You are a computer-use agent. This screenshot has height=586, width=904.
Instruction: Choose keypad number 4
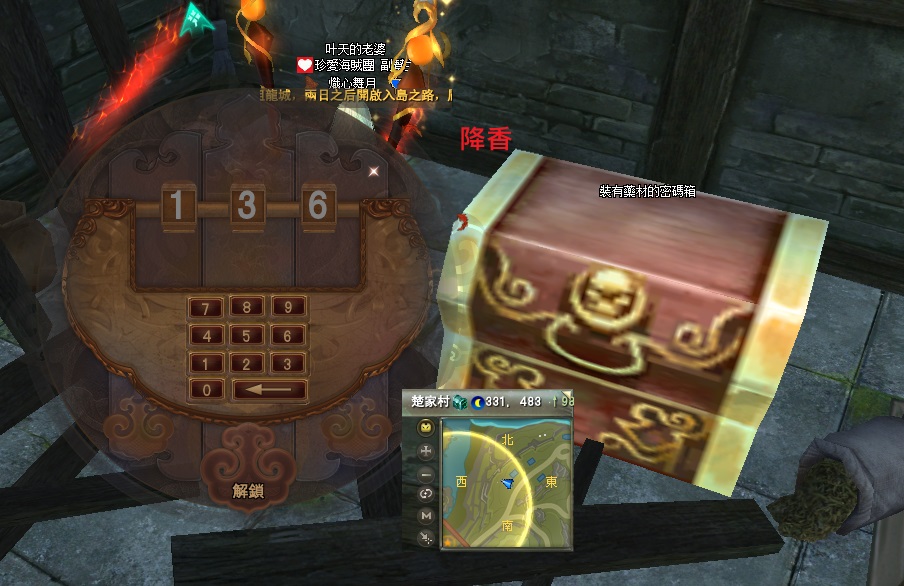pos(207,336)
